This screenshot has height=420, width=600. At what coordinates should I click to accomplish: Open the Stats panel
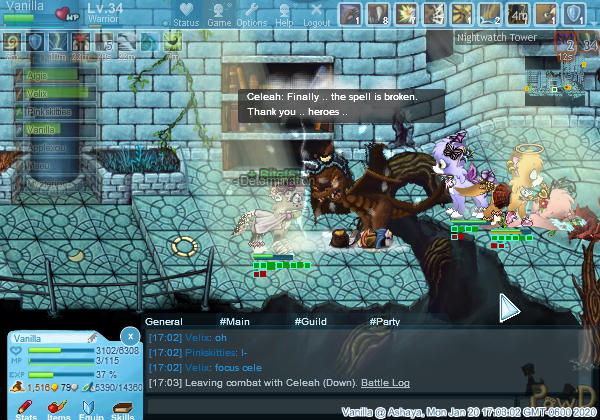[x=27, y=410]
